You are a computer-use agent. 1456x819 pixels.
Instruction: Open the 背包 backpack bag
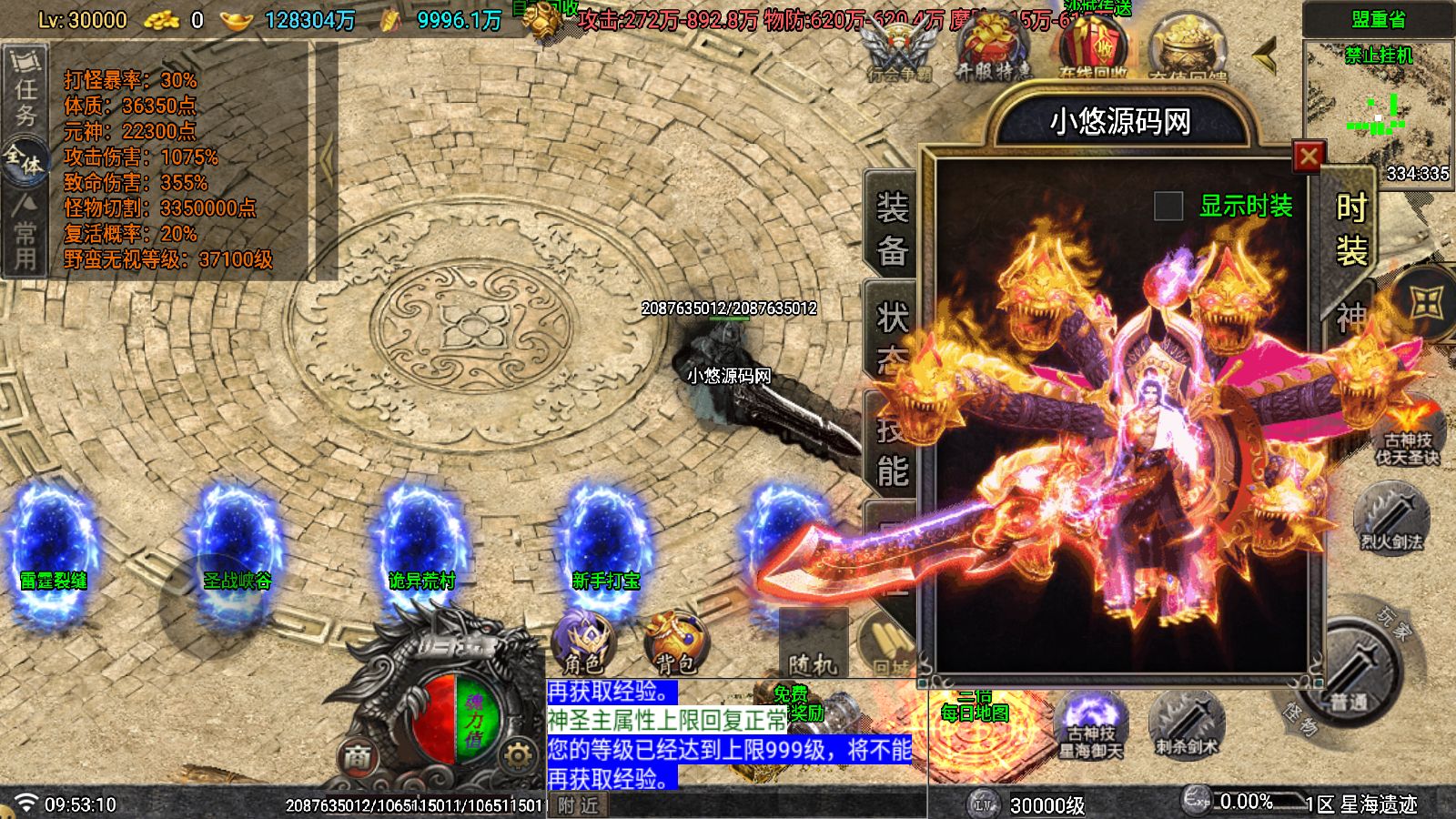pos(674,642)
